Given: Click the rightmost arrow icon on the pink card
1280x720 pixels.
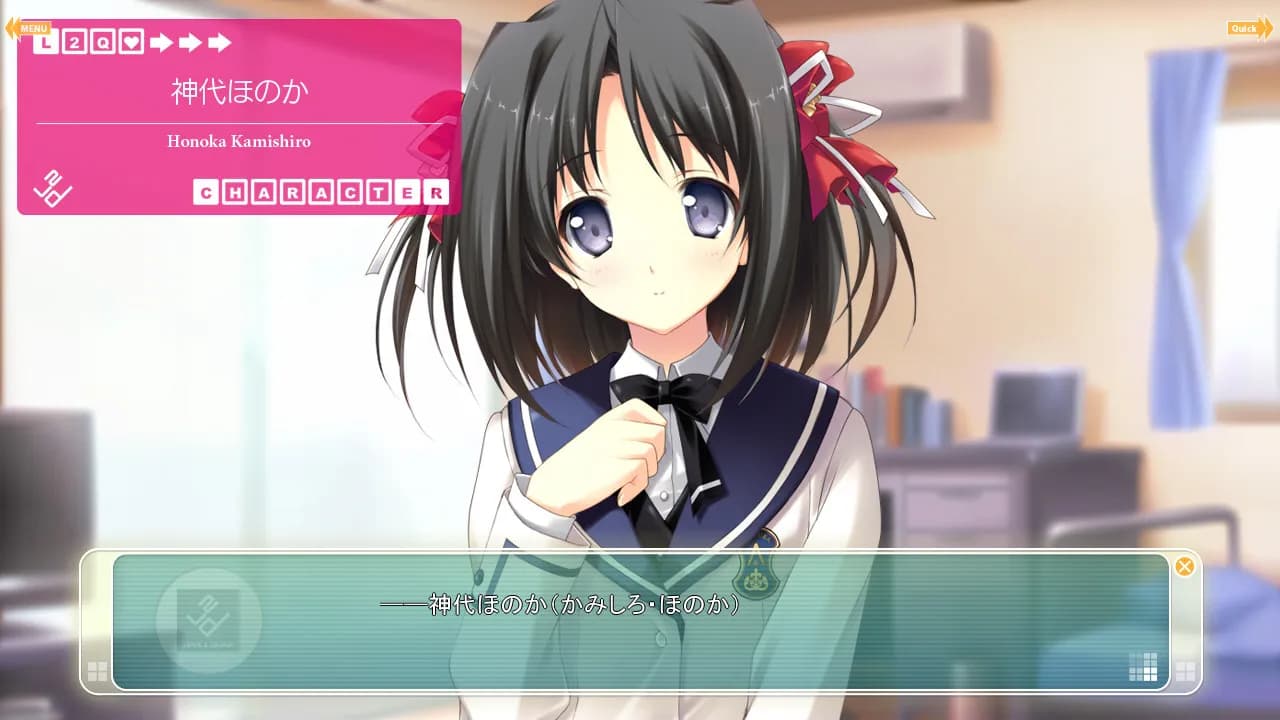Looking at the screenshot, I should pos(219,42).
